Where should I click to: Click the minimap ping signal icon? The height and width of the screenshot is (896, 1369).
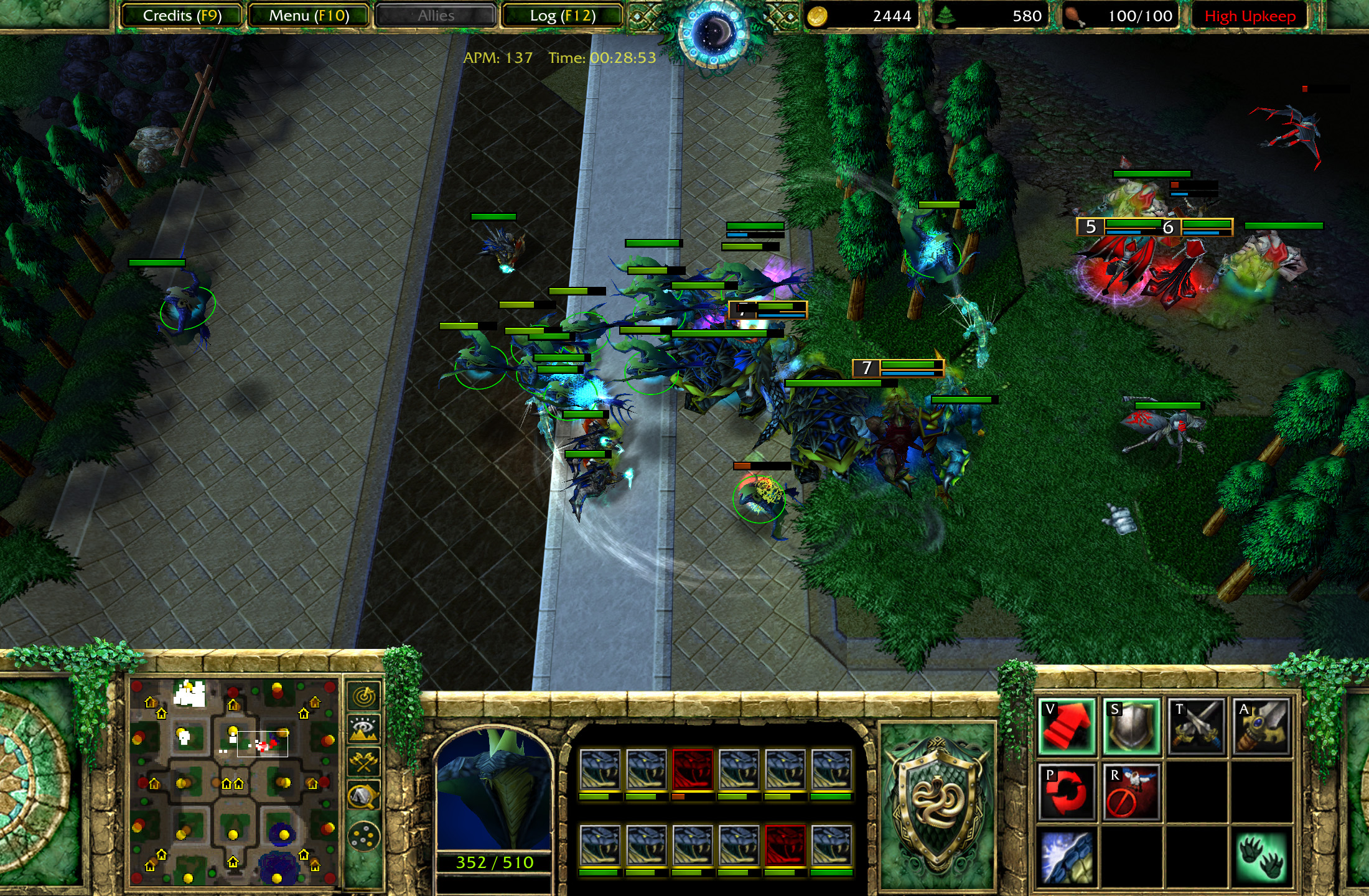coord(364,698)
